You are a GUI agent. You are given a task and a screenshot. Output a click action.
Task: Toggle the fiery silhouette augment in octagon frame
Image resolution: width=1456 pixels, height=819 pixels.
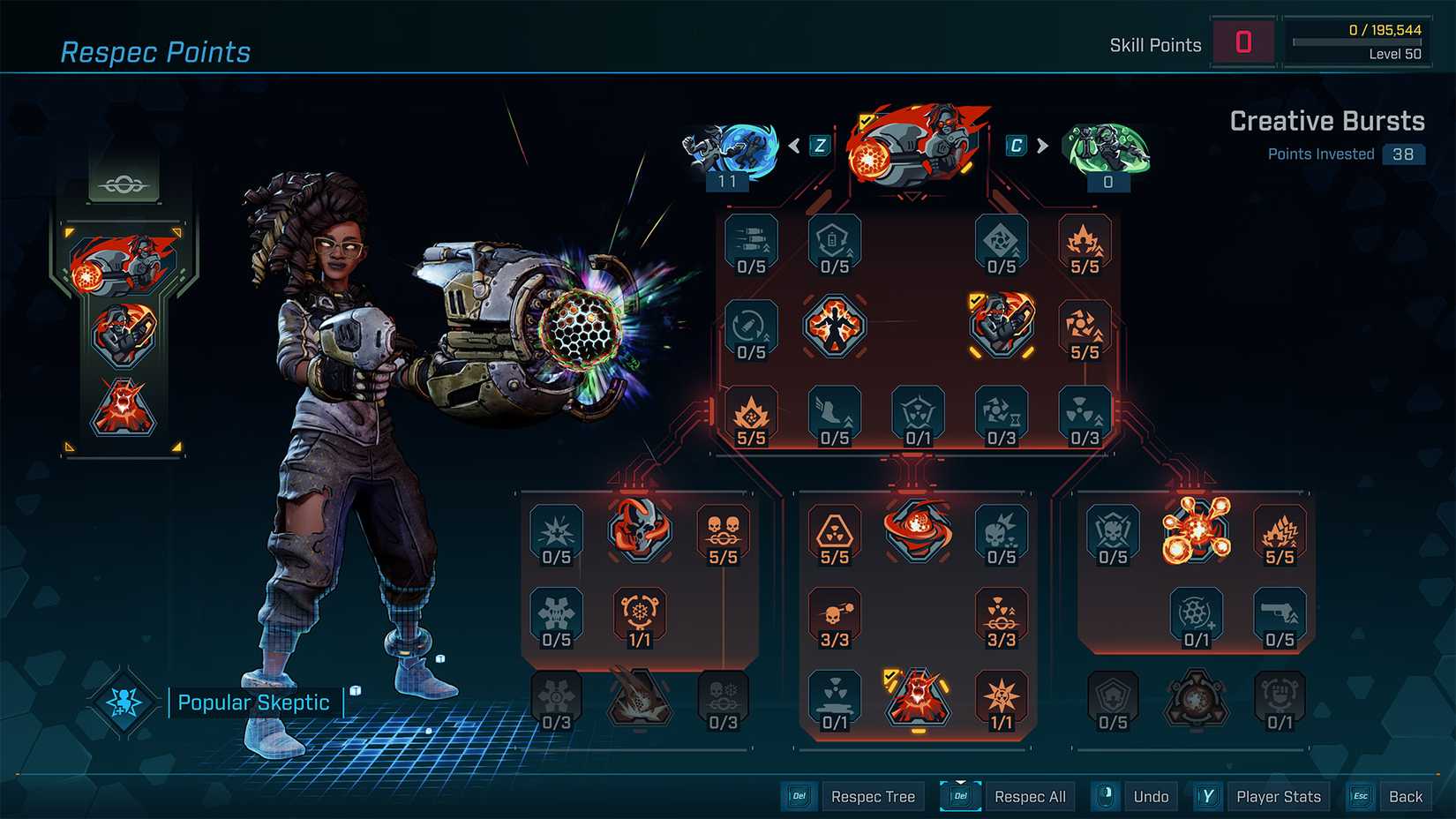(x=834, y=325)
